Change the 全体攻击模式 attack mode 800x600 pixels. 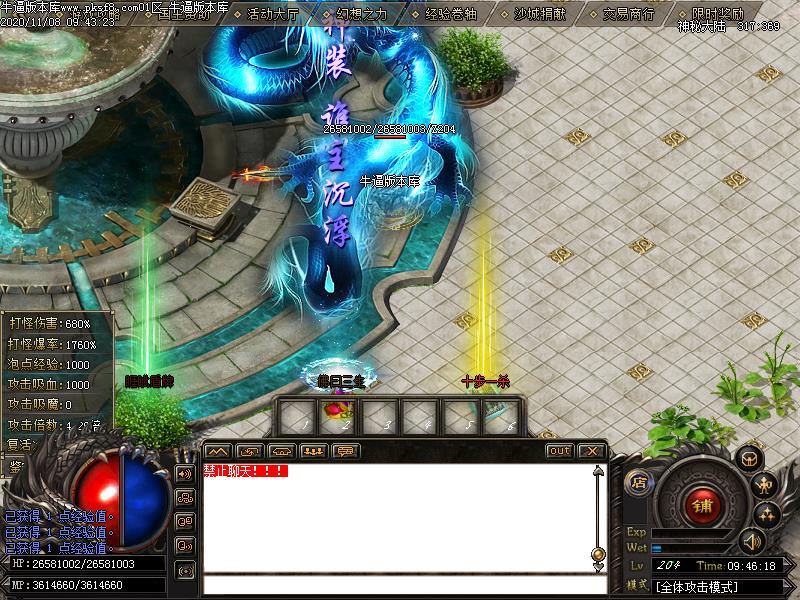699,585
